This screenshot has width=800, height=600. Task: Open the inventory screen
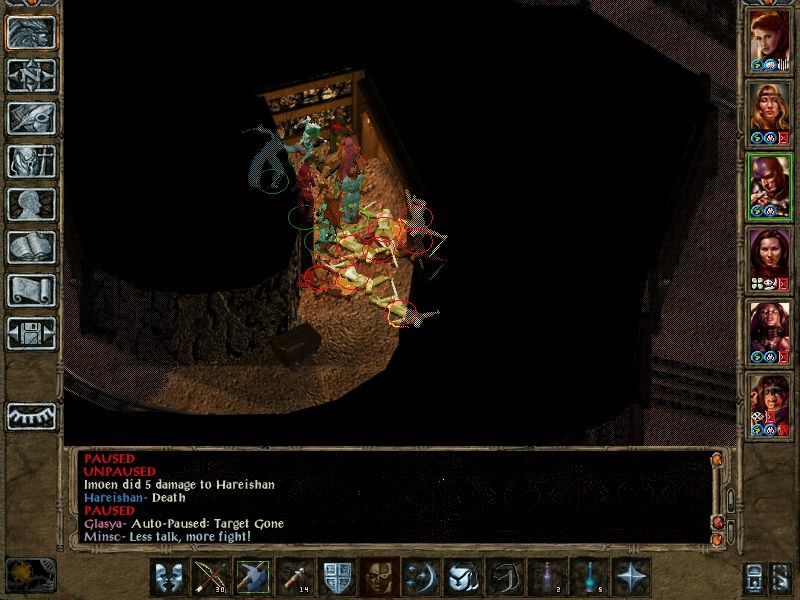click(x=31, y=161)
